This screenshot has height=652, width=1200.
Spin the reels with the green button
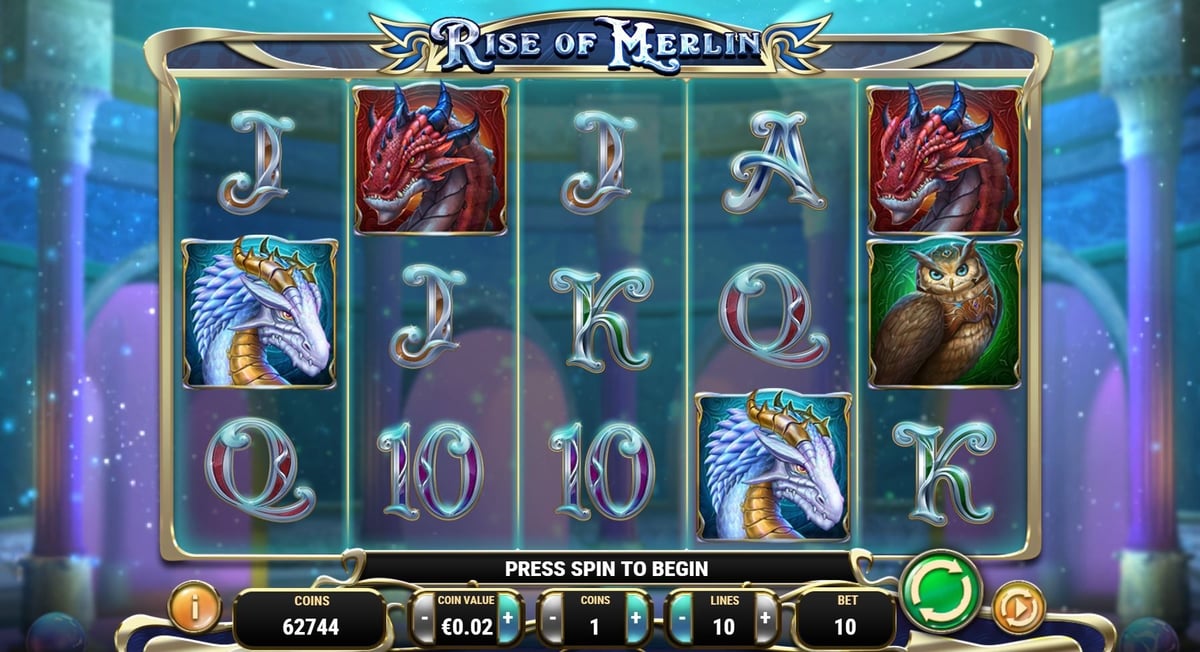click(x=940, y=590)
